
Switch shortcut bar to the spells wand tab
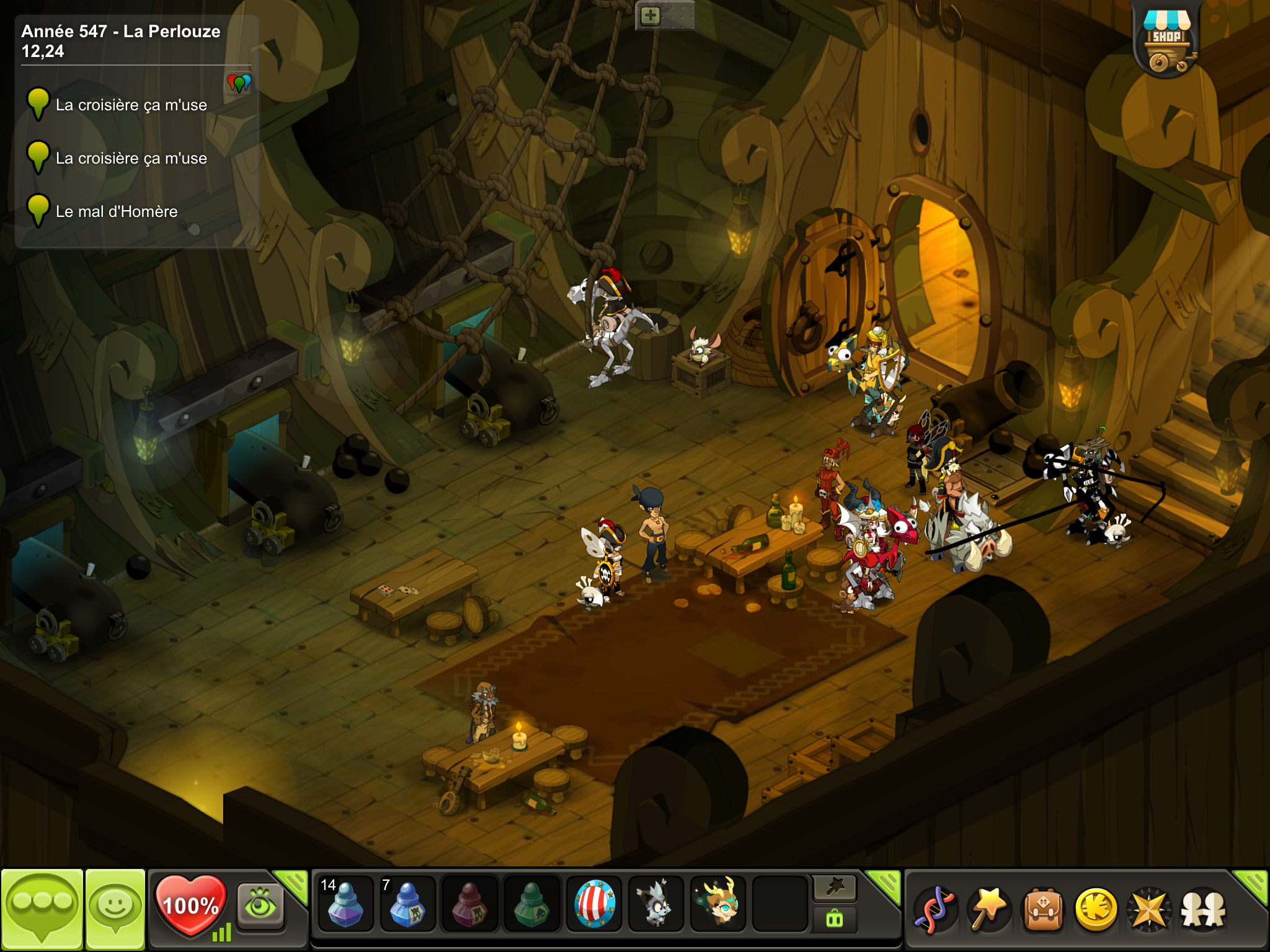pos(835,888)
